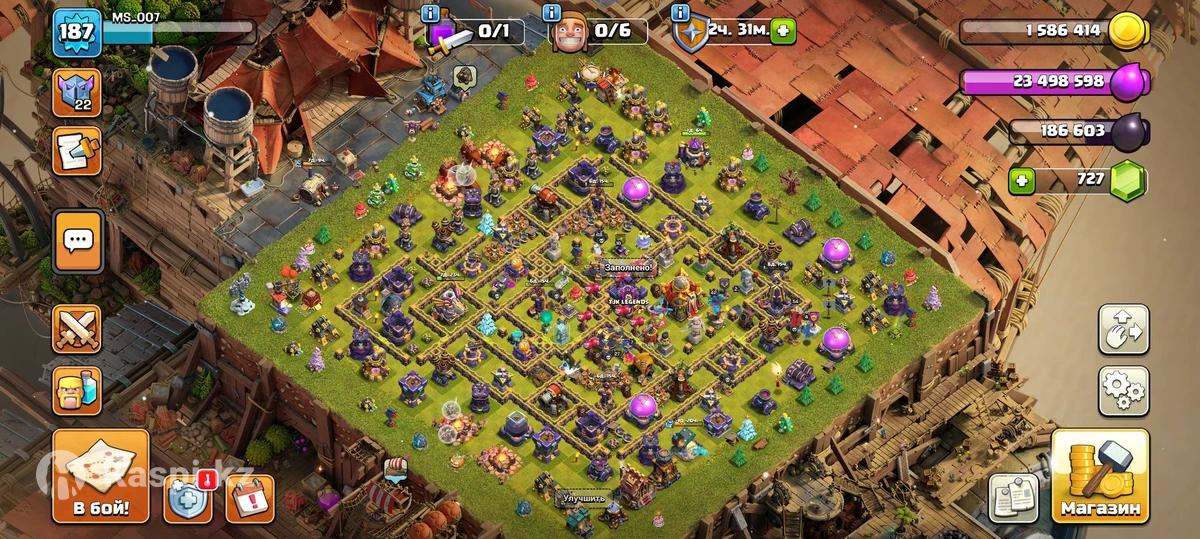This screenshot has width=1200, height=539.
Task: Open the pinned notes icon beside the shop
Action: (x=1013, y=497)
